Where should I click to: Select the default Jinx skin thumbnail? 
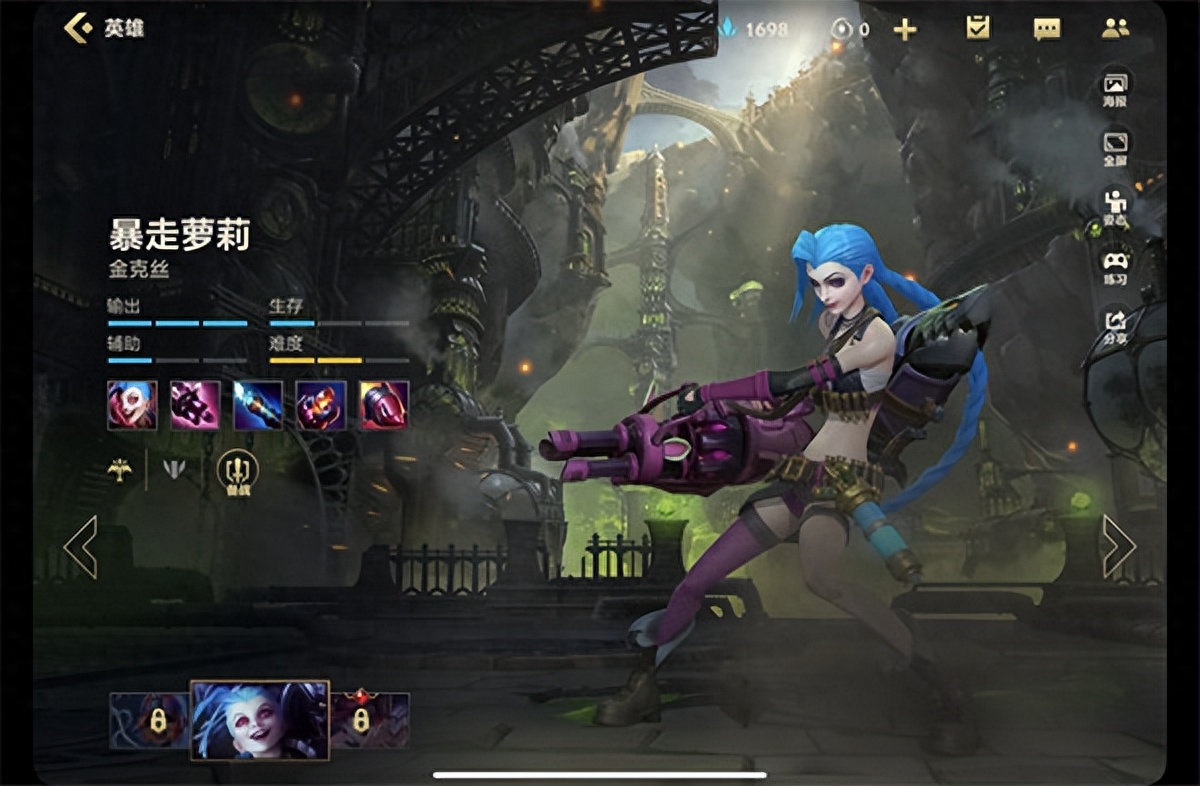point(260,720)
